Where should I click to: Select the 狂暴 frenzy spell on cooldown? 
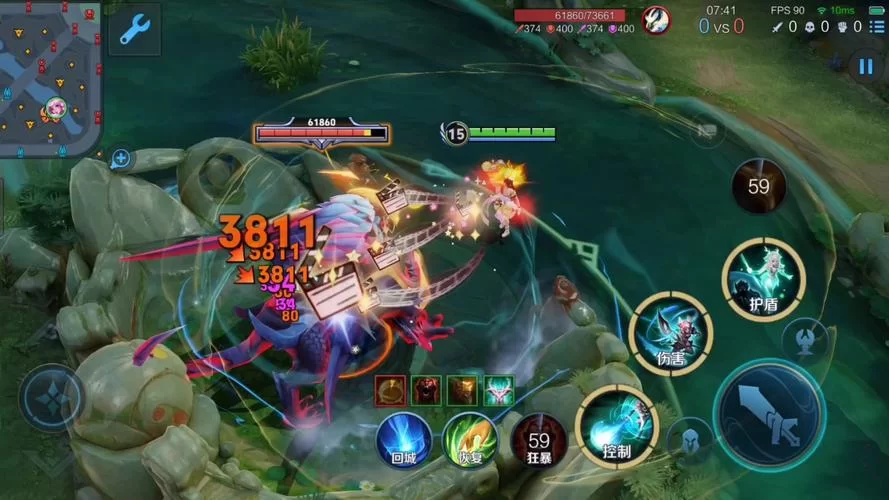click(539, 439)
